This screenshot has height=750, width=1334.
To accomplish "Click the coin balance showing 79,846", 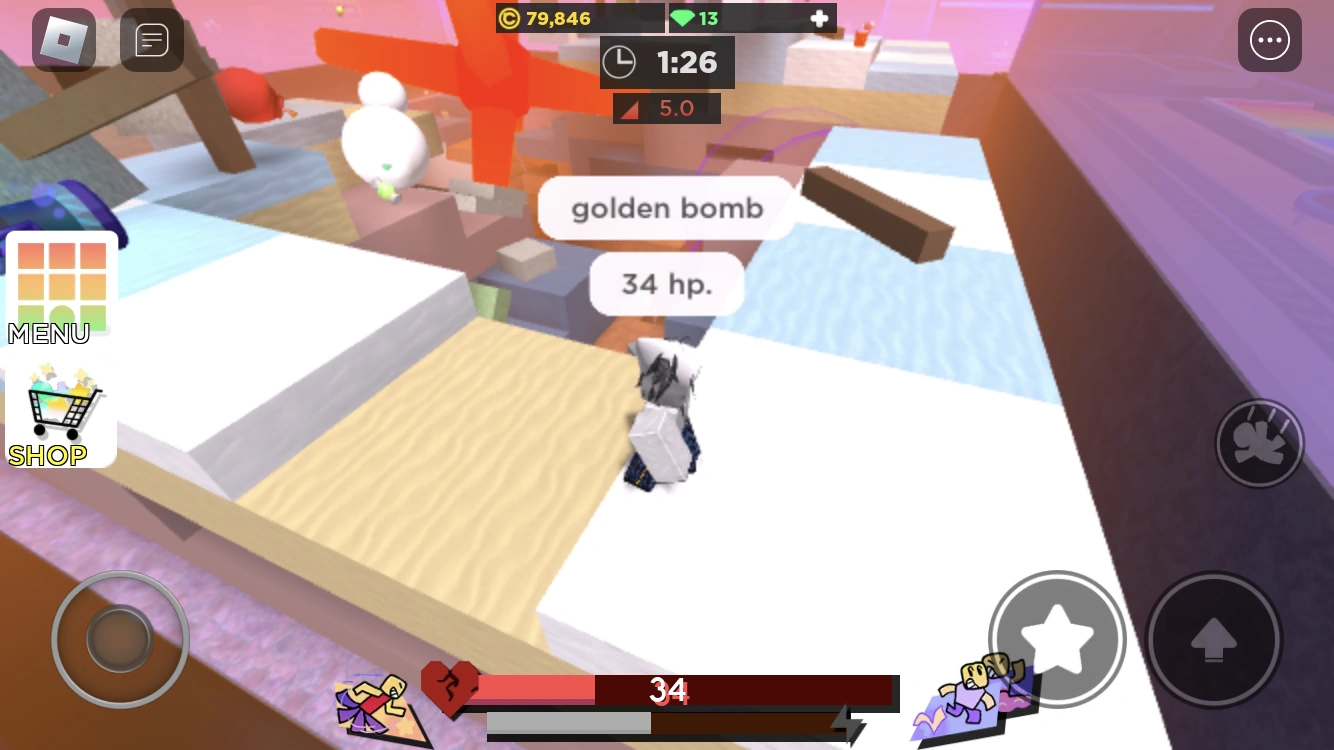I will (x=560, y=17).
